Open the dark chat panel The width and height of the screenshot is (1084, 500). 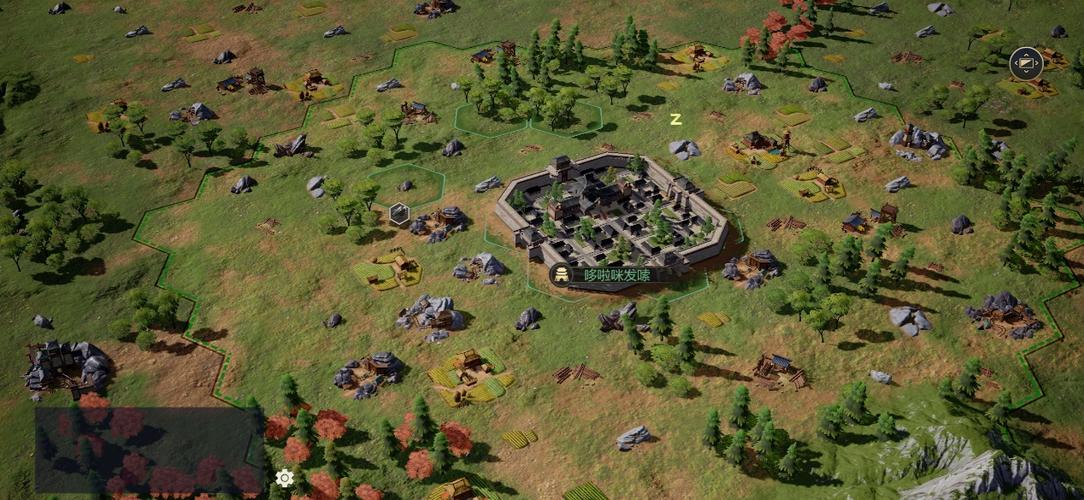[149, 450]
